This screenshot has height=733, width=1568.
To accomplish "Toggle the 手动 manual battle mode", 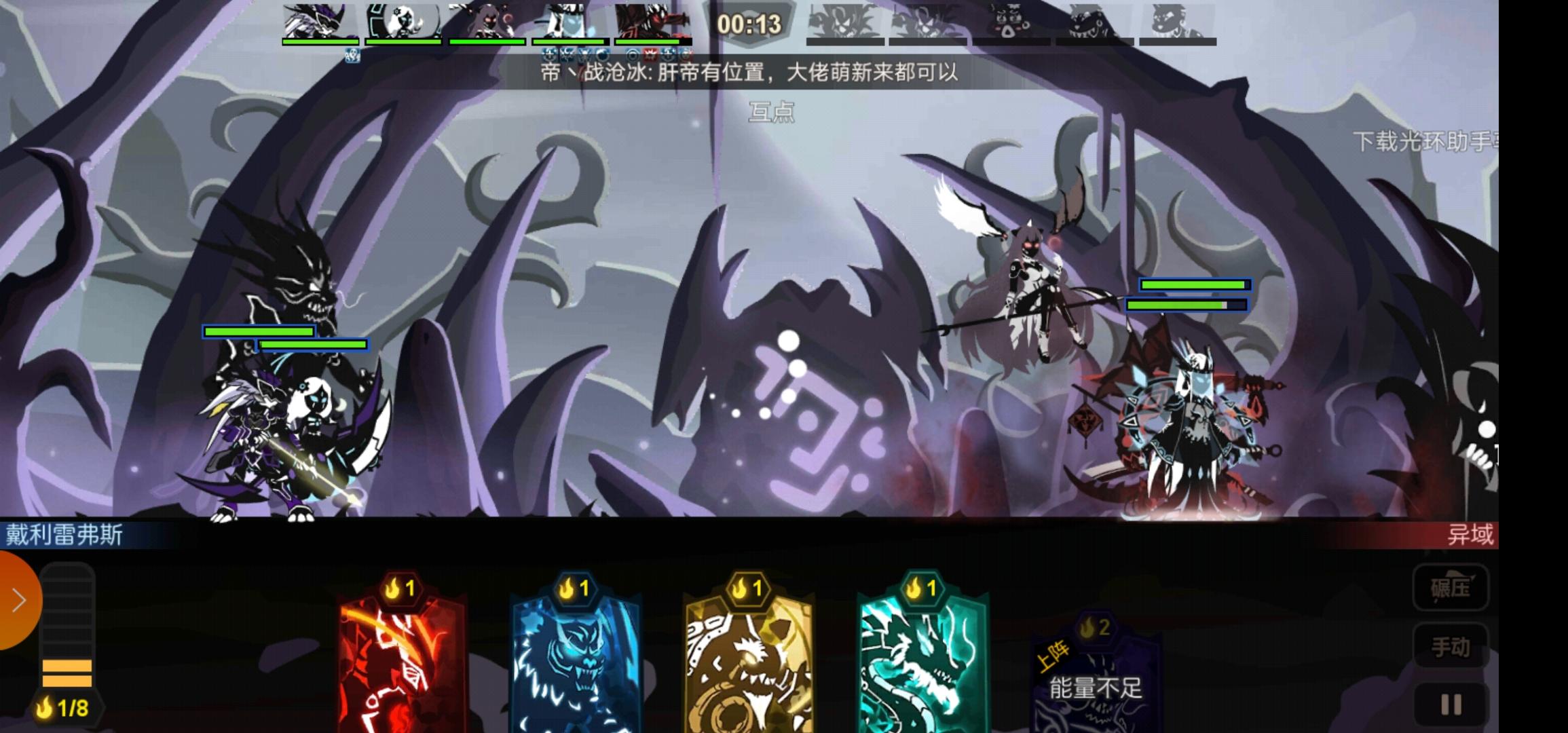I will click(x=1451, y=643).
